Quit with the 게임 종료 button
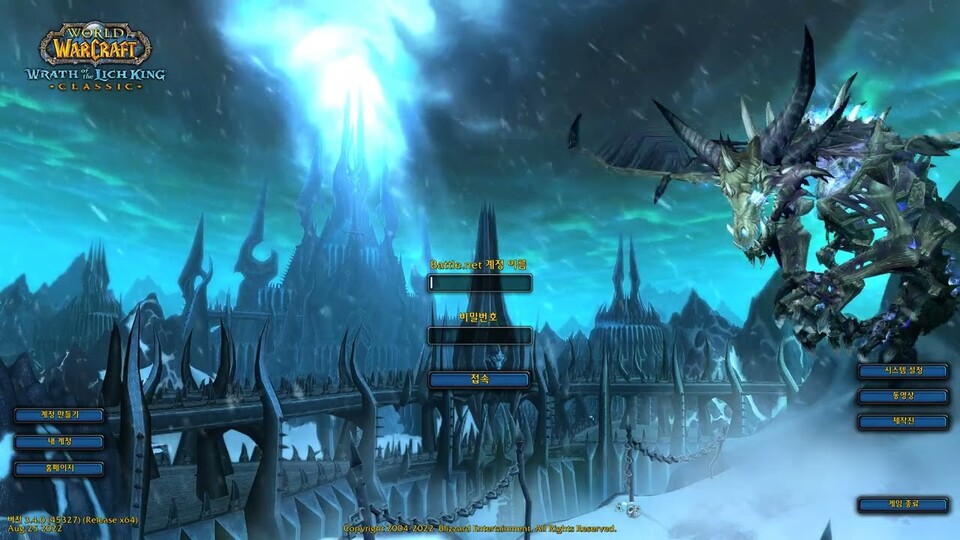The image size is (960, 540). (x=902, y=505)
